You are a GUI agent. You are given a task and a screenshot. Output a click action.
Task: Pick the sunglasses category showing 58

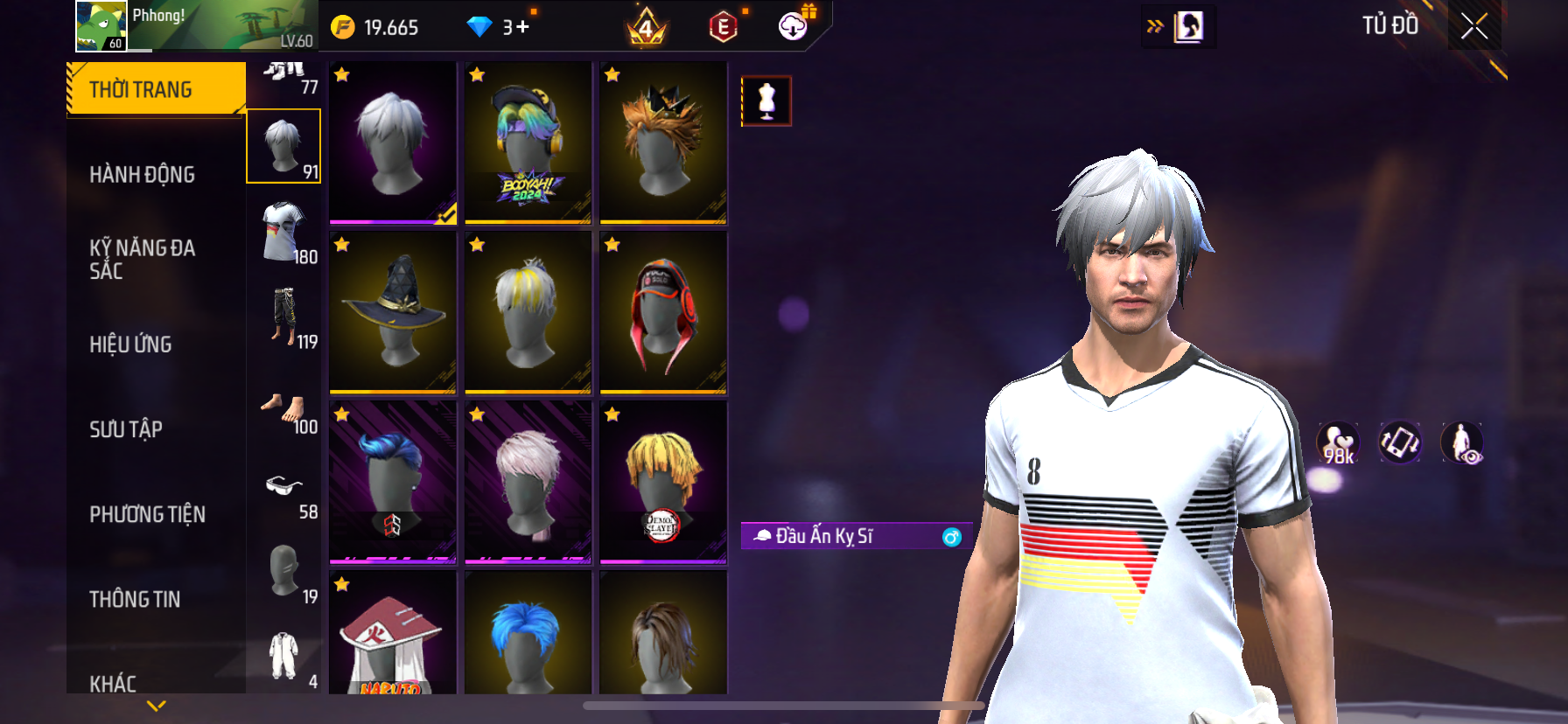pos(284,491)
